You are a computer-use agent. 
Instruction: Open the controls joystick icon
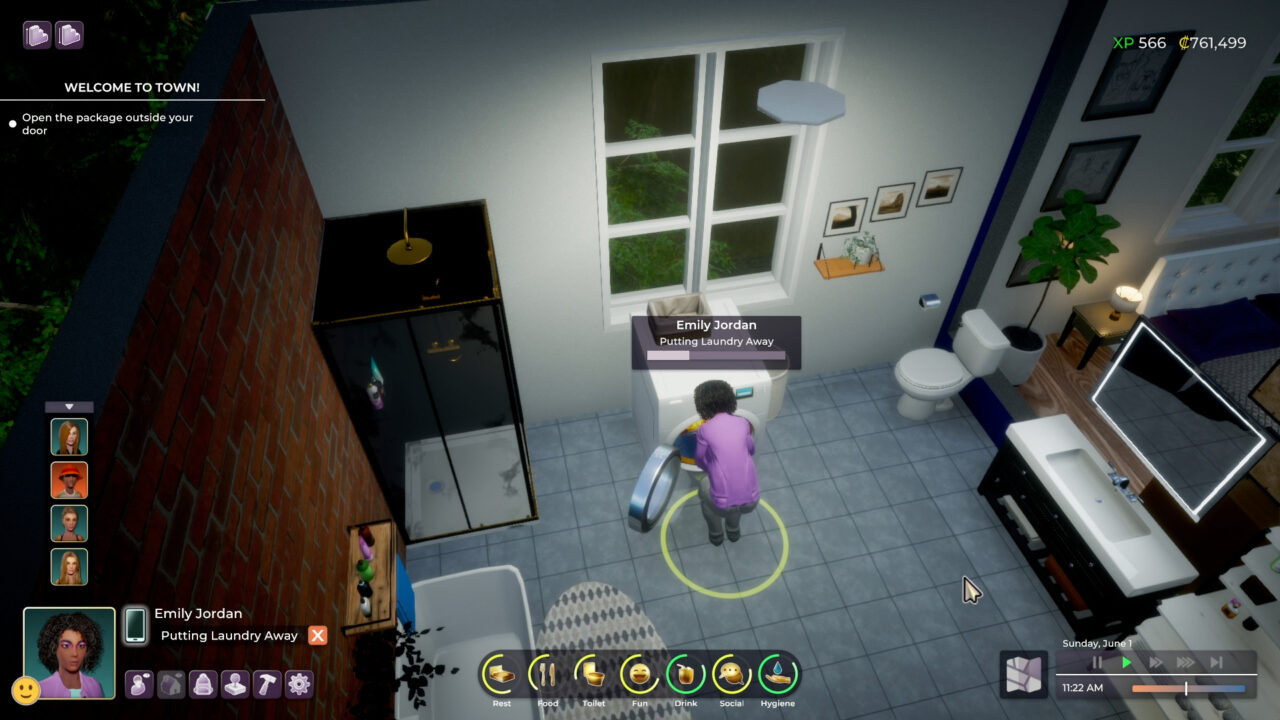click(x=233, y=685)
